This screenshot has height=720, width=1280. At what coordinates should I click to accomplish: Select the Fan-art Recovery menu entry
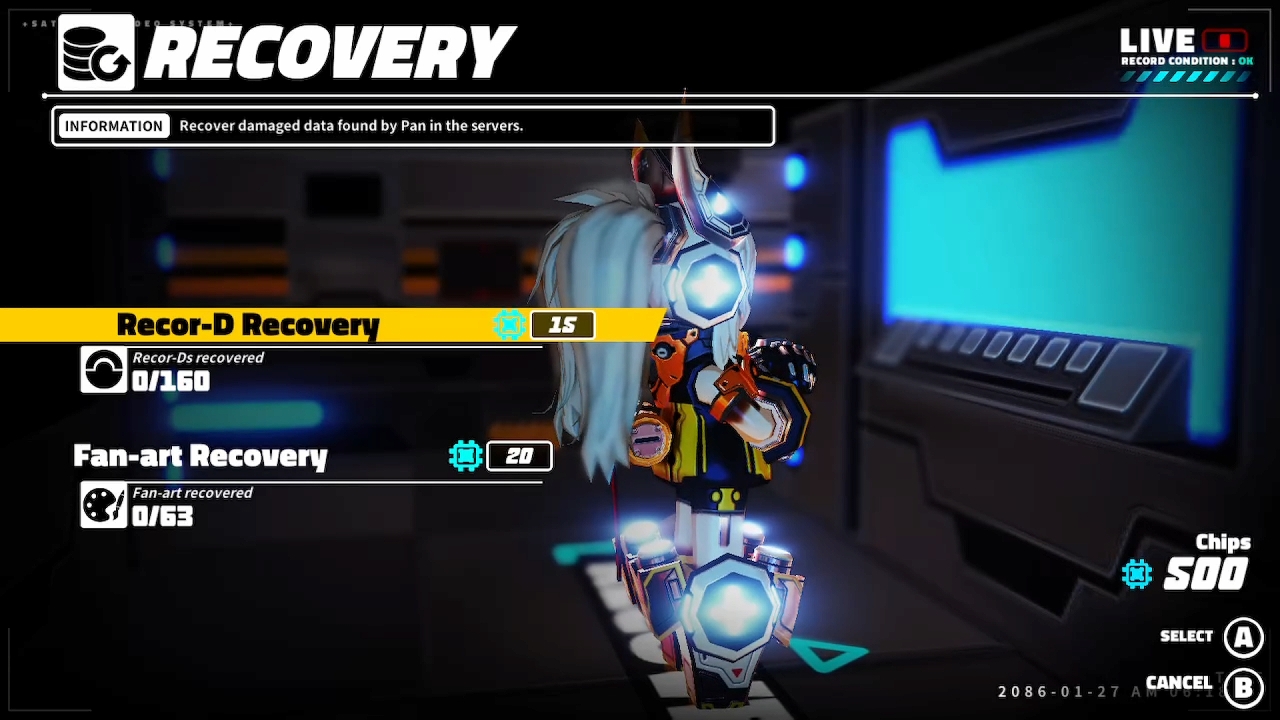pyautogui.click(x=200, y=456)
